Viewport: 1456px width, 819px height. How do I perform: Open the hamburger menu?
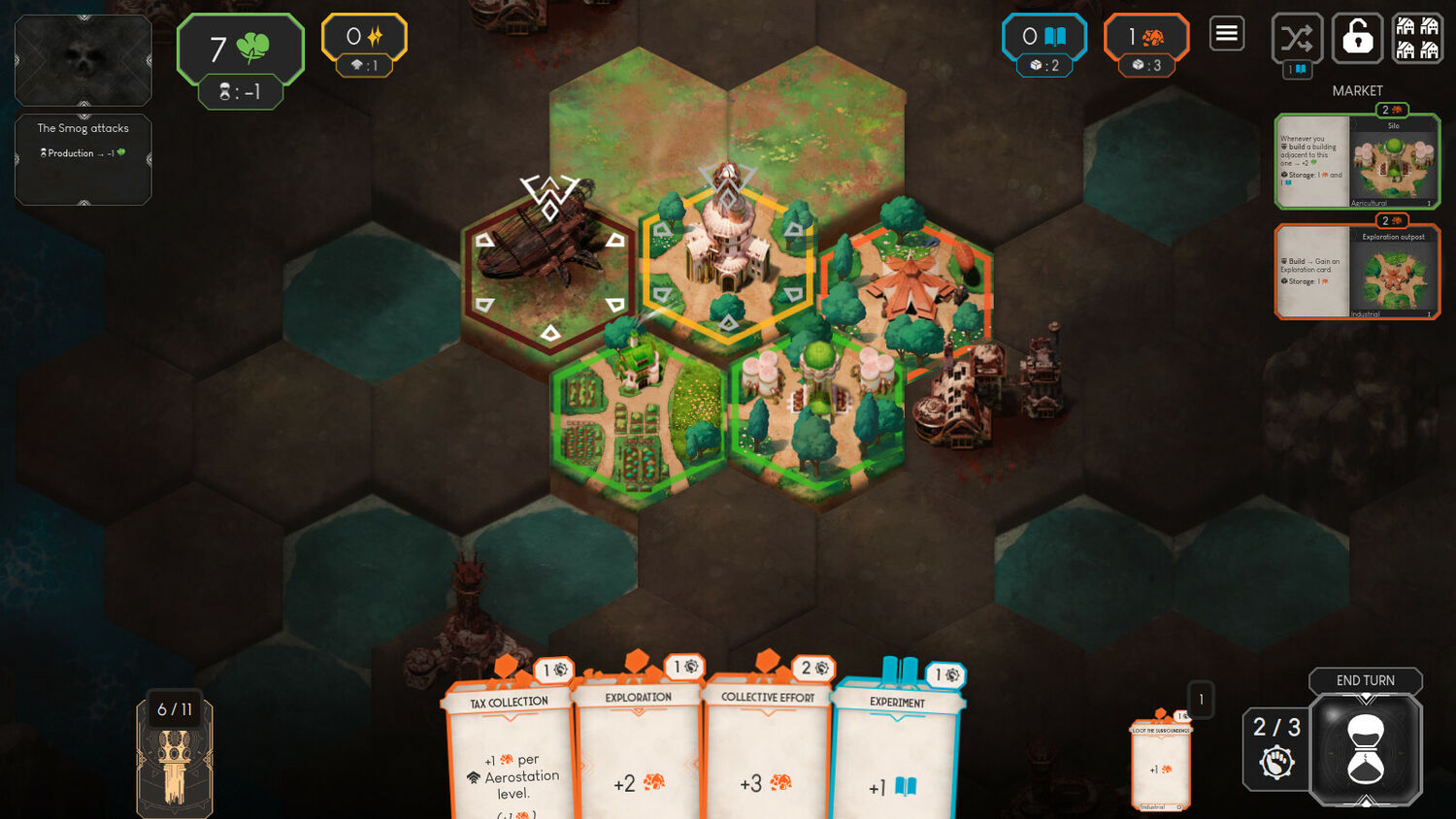[x=1227, y=35]
